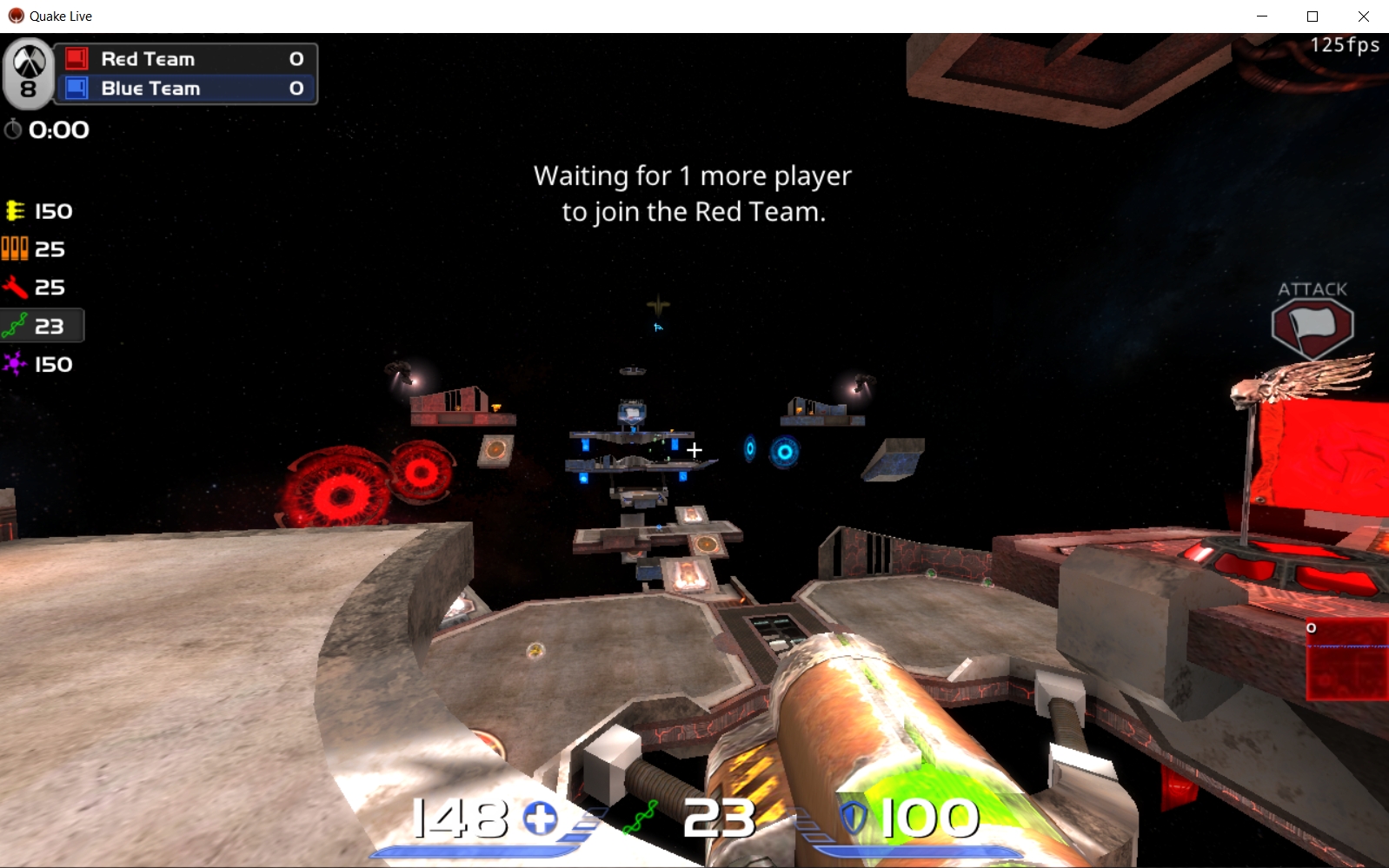Viewport: 1389px width, 868px height.
Task: Click the blue flag square next to Blue Team
Action: point(77,88)
